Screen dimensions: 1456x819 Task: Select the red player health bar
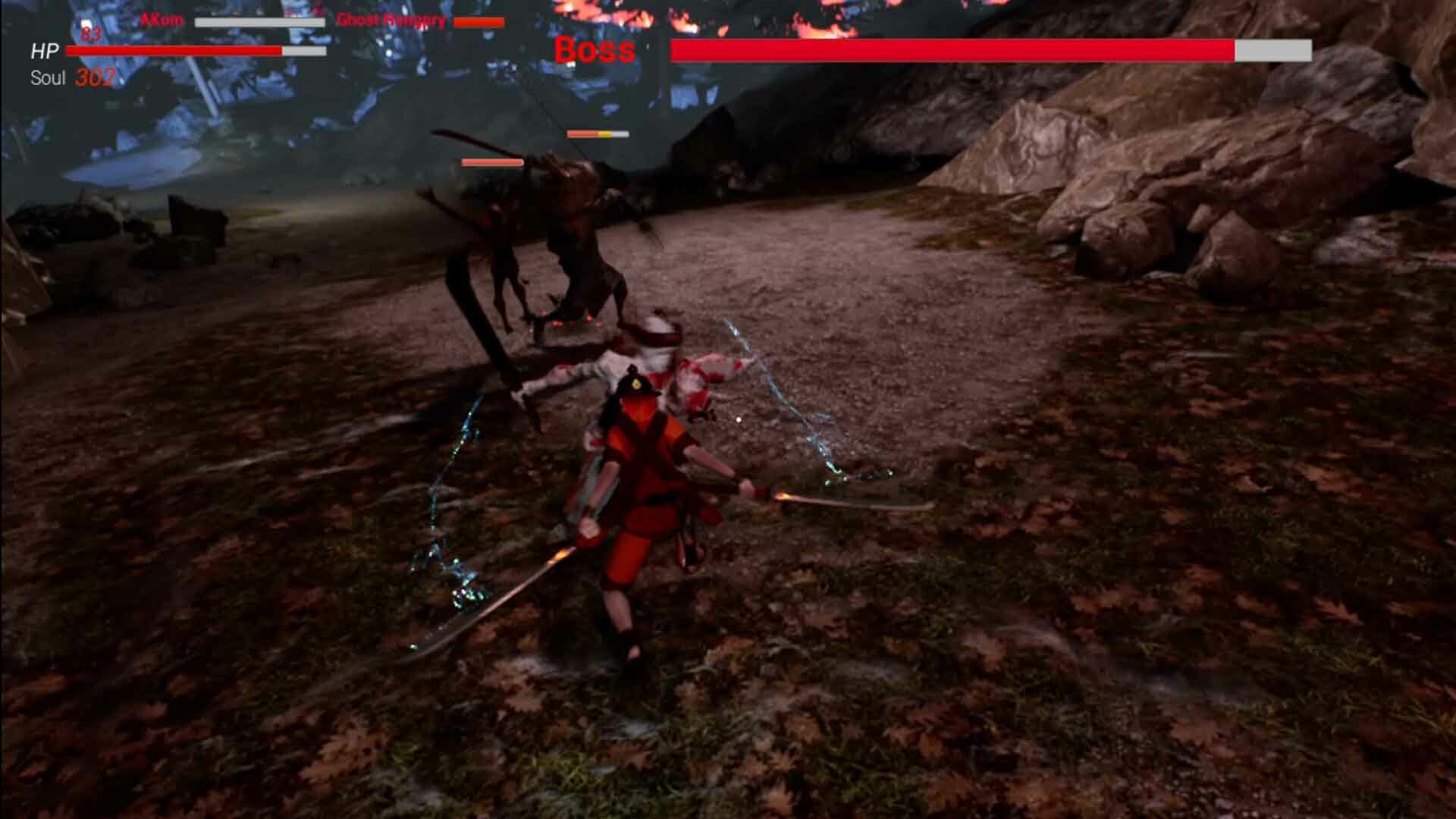[x=173, y=51]
